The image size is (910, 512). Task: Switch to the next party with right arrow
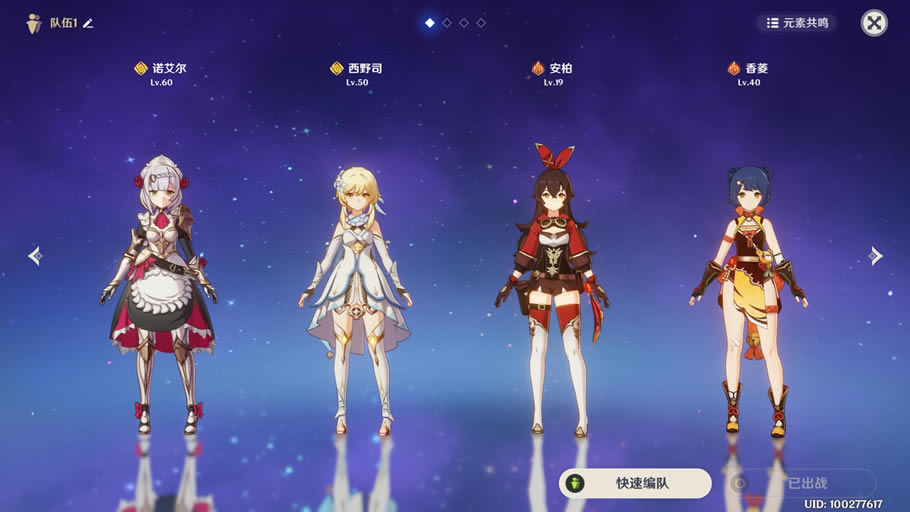(x=876, y=256)
